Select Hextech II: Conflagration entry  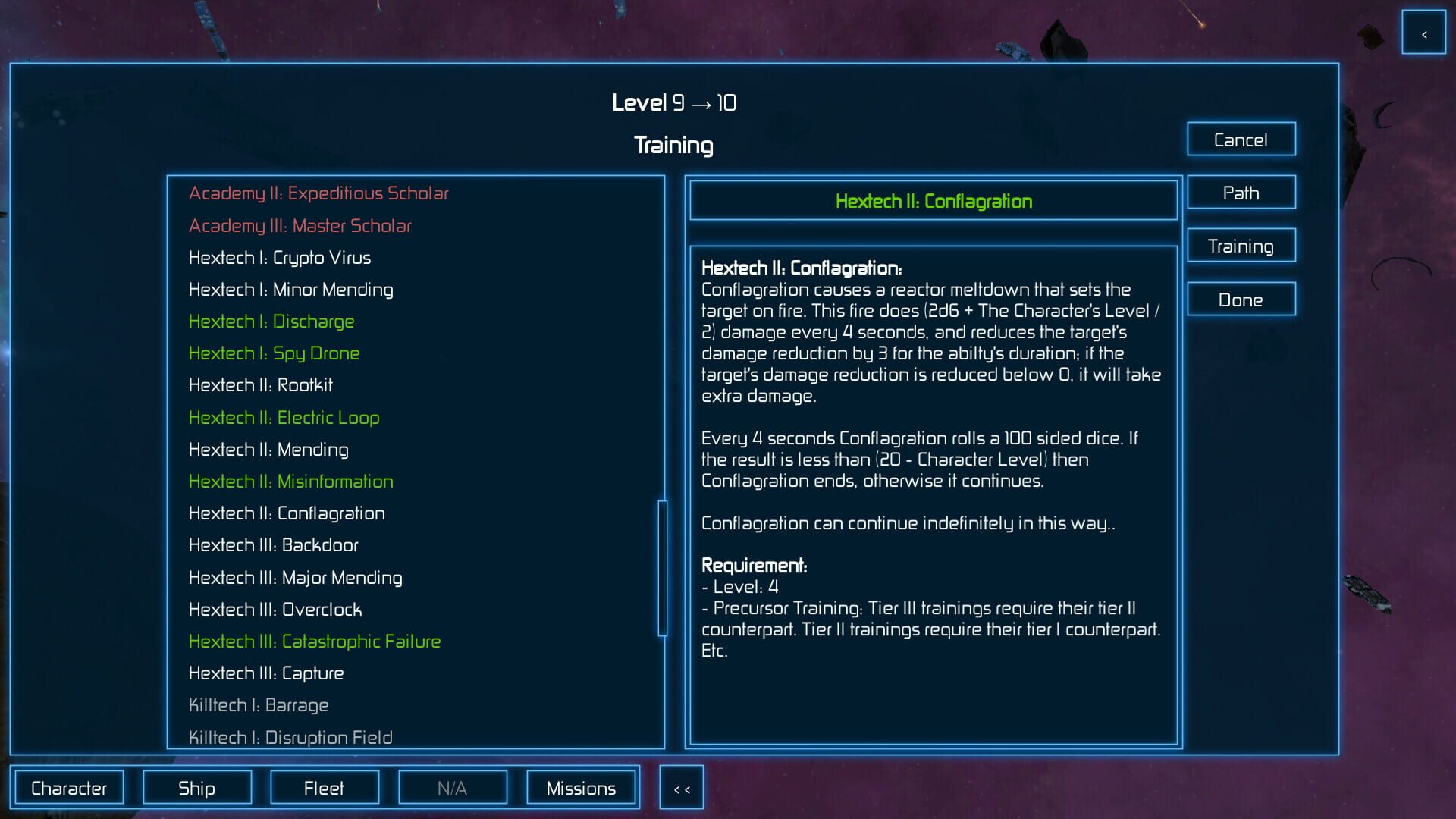point(287,513)
